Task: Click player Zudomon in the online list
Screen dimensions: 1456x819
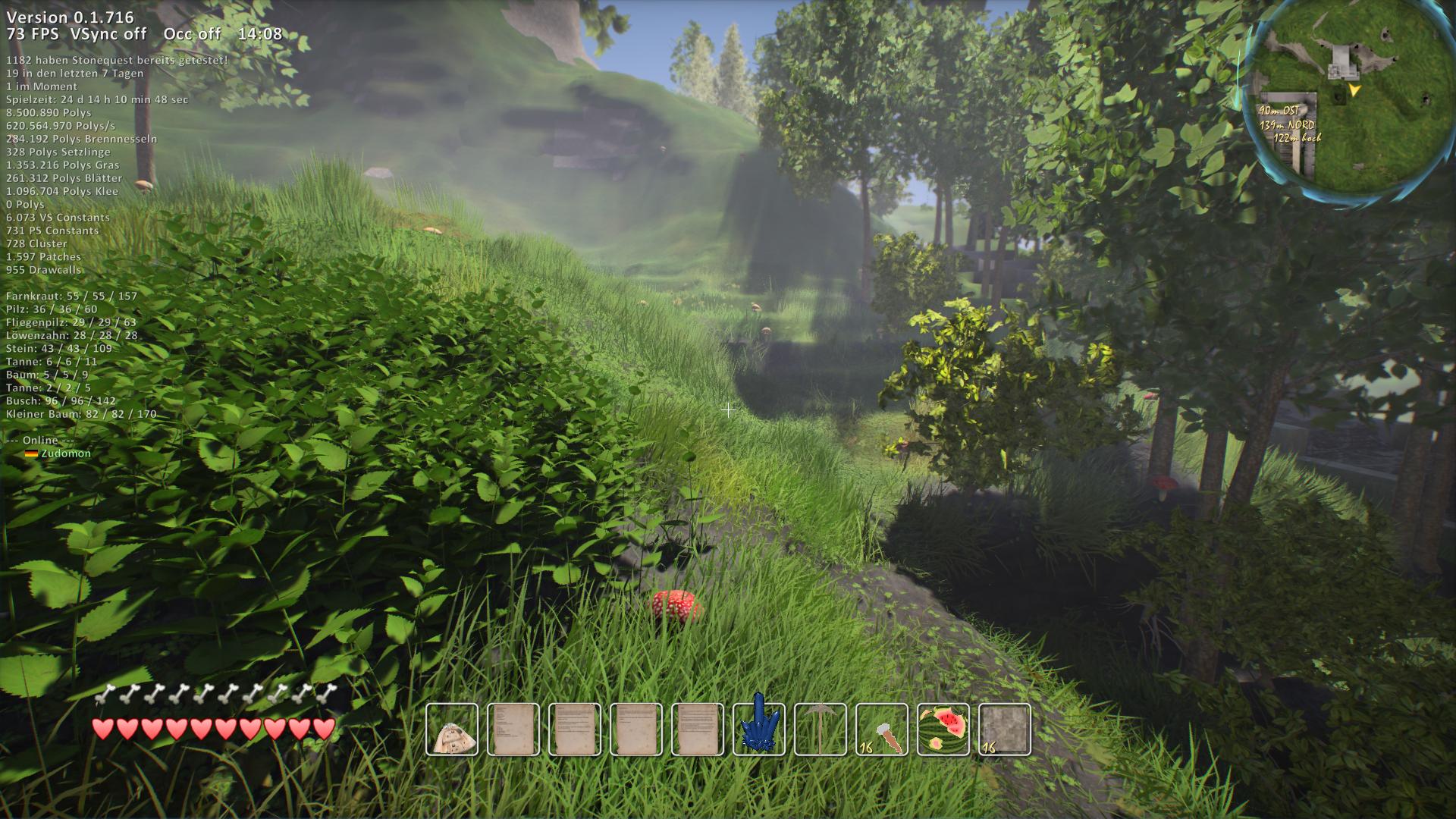Action: pos(66,453)
